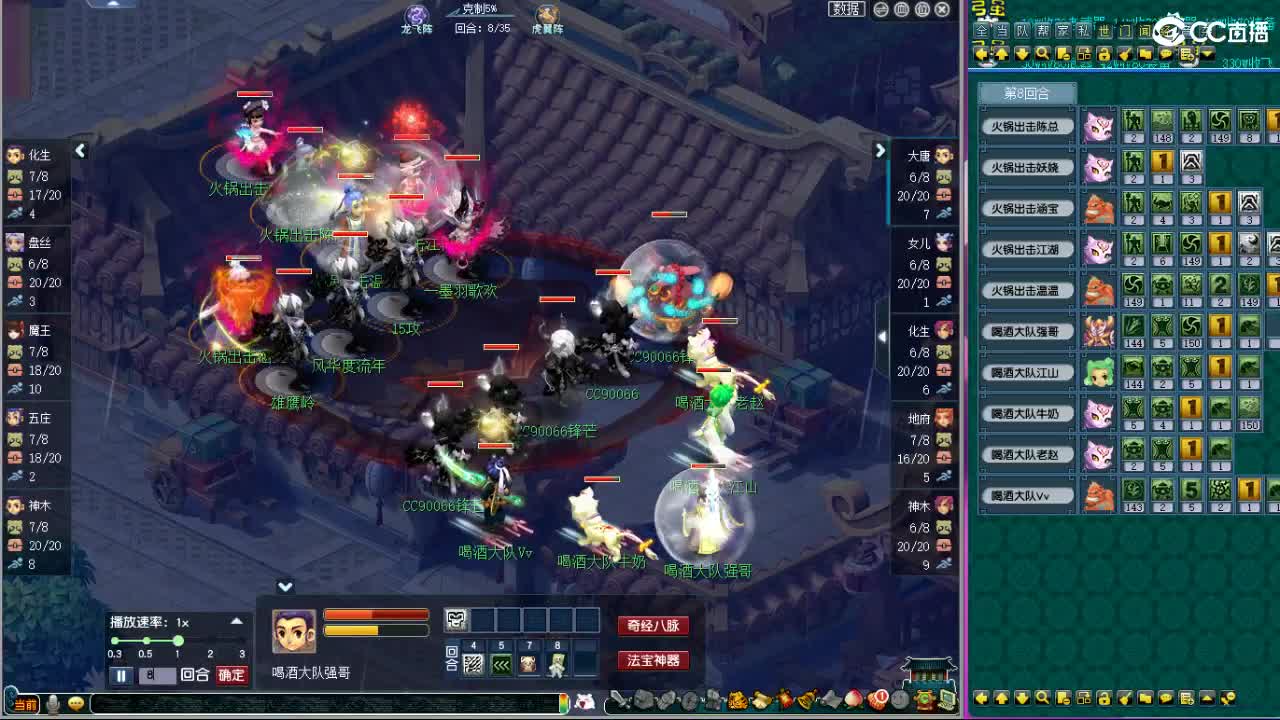This screenshot has height=720, width=1280.
Task: Collapse the 播放速率 panel with the arrow
Action: point(237,620)
